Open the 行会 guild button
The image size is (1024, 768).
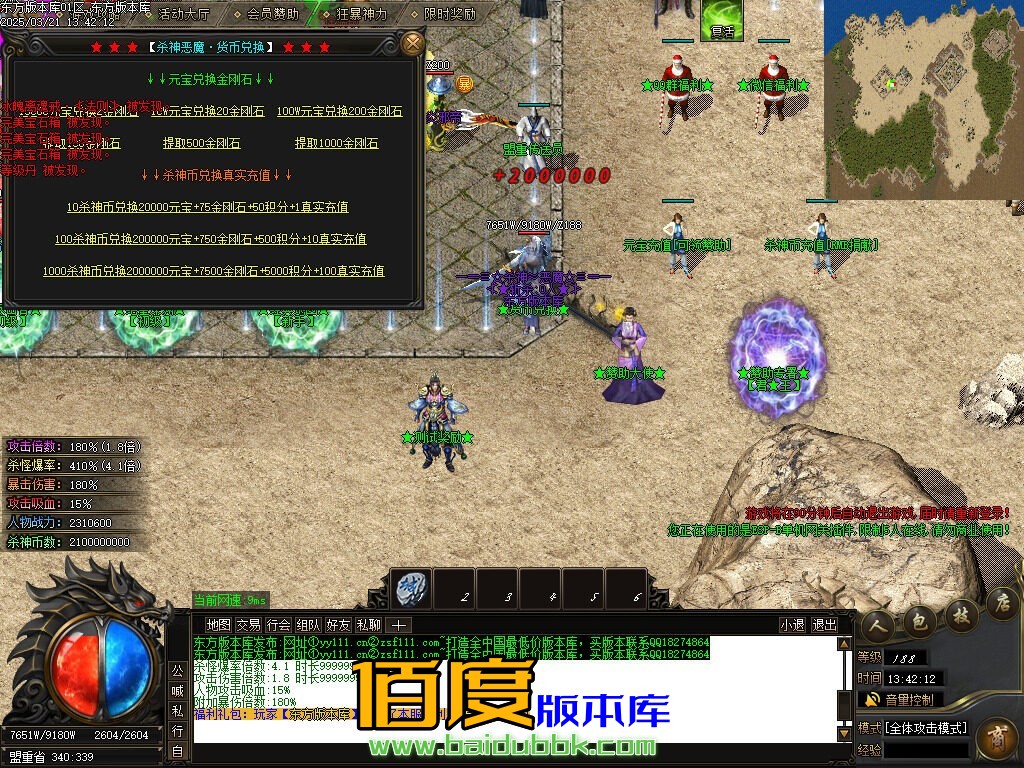pyautogui.click(x=278, y=624)
